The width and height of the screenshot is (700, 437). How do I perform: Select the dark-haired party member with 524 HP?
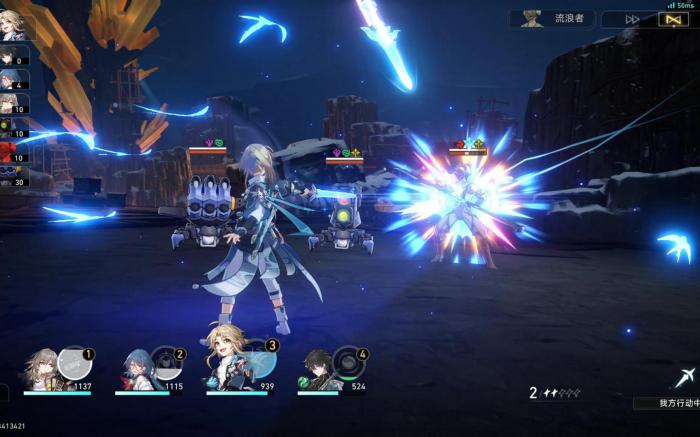point(318,370)
